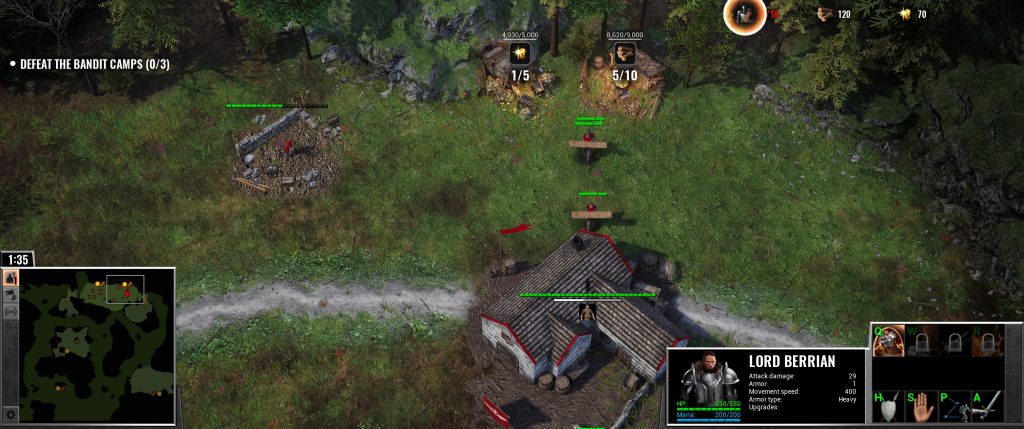Open the settings gear beside the minimap
This screenshot has width=1024, height=429.
point(11,414)
